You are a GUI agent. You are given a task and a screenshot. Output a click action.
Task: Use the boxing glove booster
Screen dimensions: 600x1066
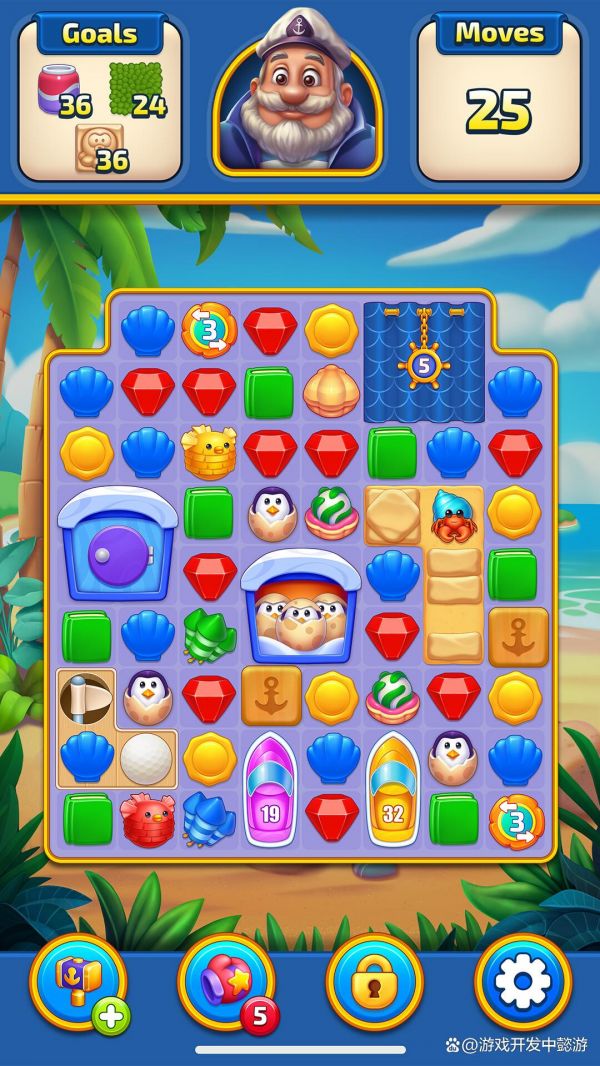(226, 981)
